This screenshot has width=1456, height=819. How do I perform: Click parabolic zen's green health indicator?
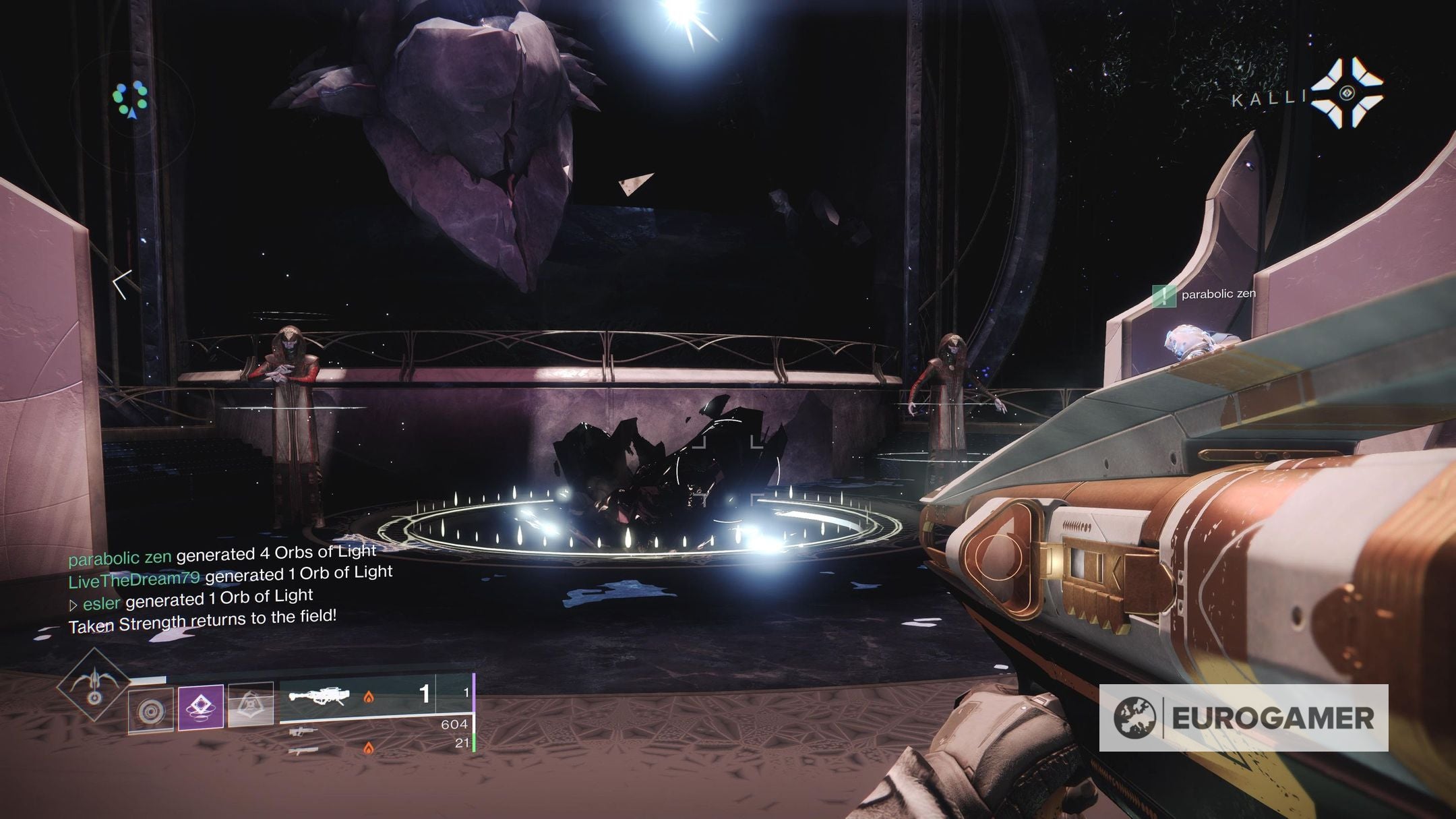click(x=1164, y=295)
